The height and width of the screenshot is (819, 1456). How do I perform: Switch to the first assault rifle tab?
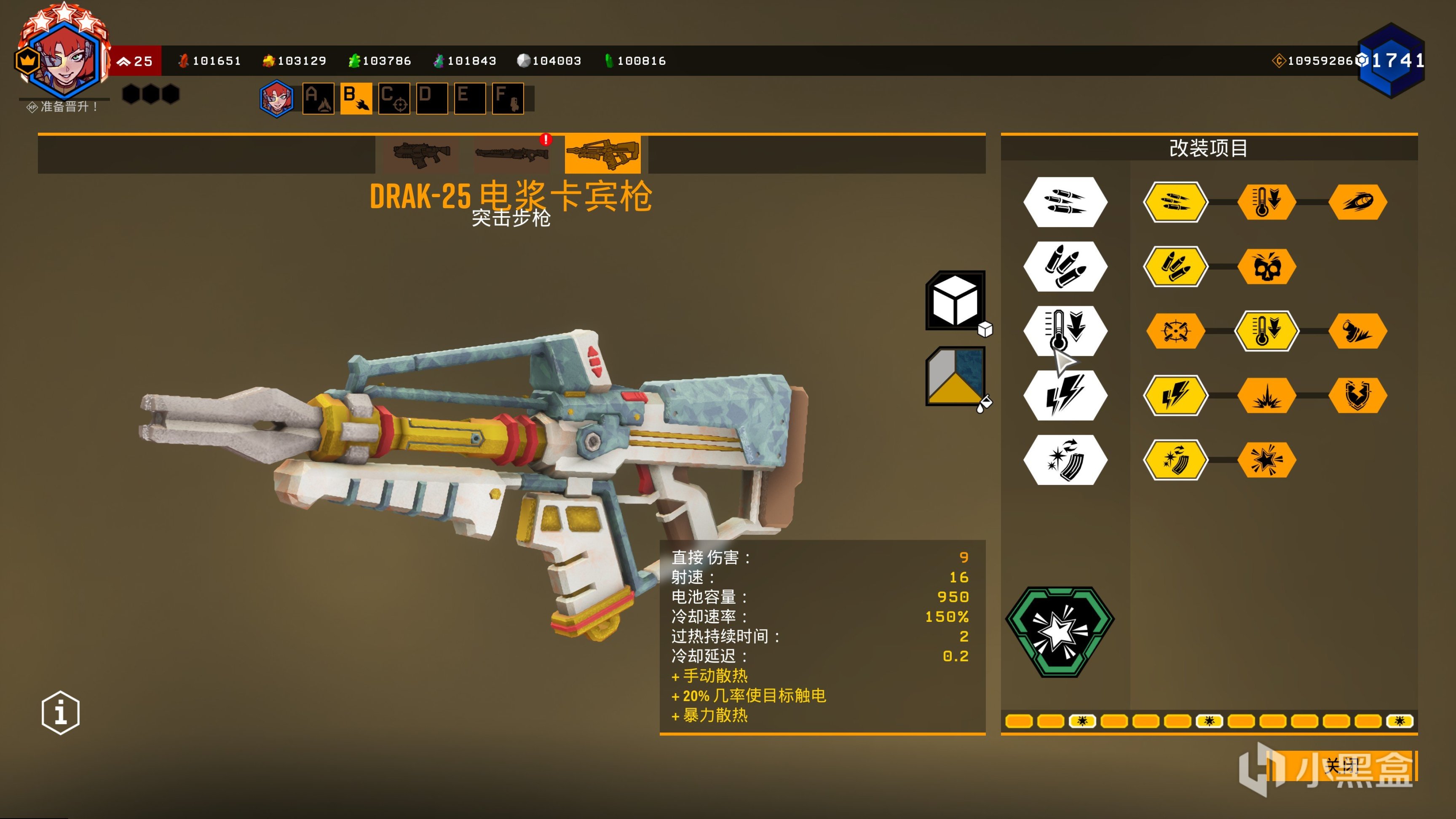coord(421,154)
